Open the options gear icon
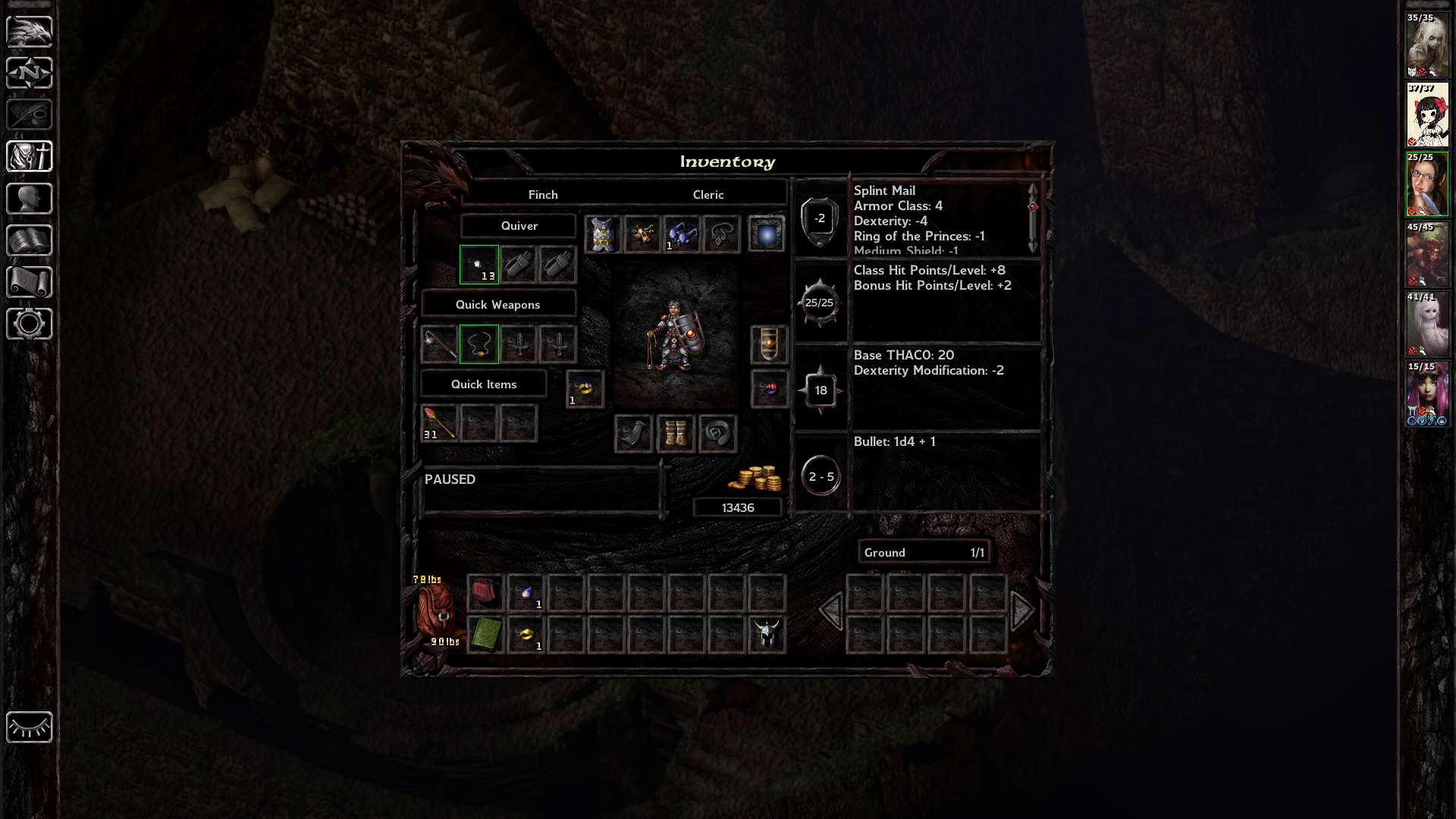This screenshot has width=1456, height=819. point(30,324)
